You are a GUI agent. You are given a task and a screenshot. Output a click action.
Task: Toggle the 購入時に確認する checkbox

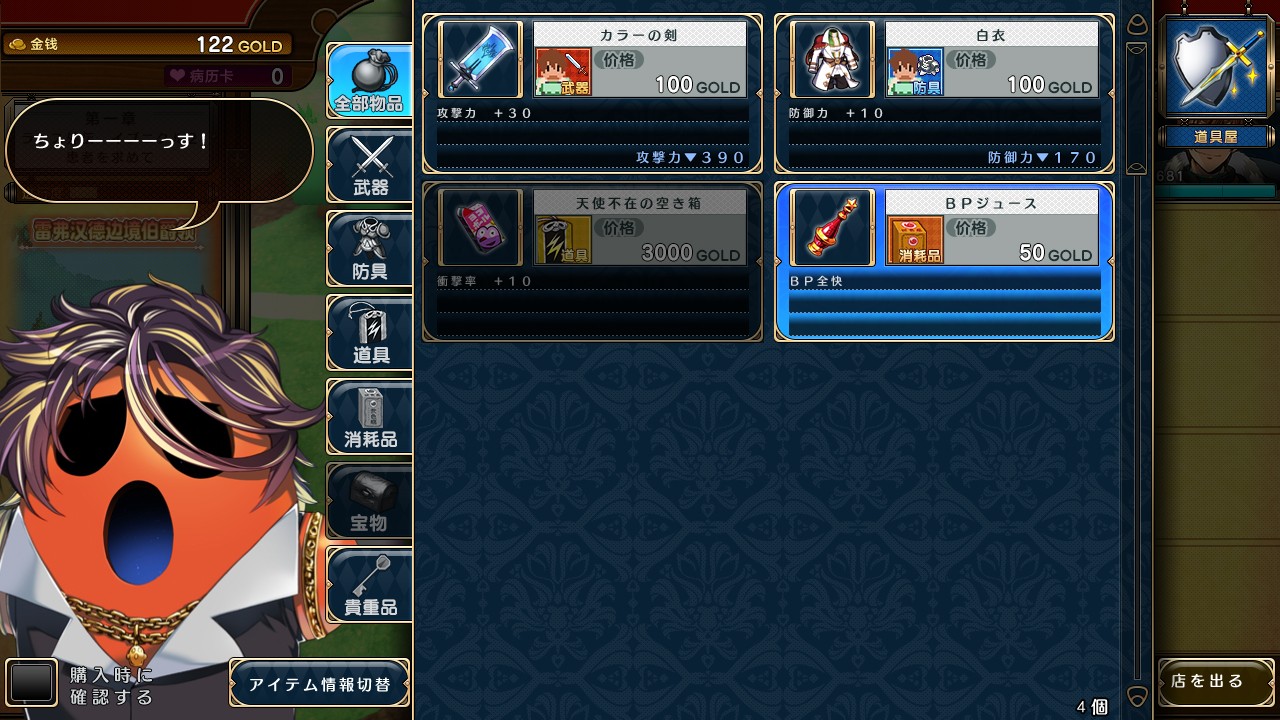coord(32,683)
